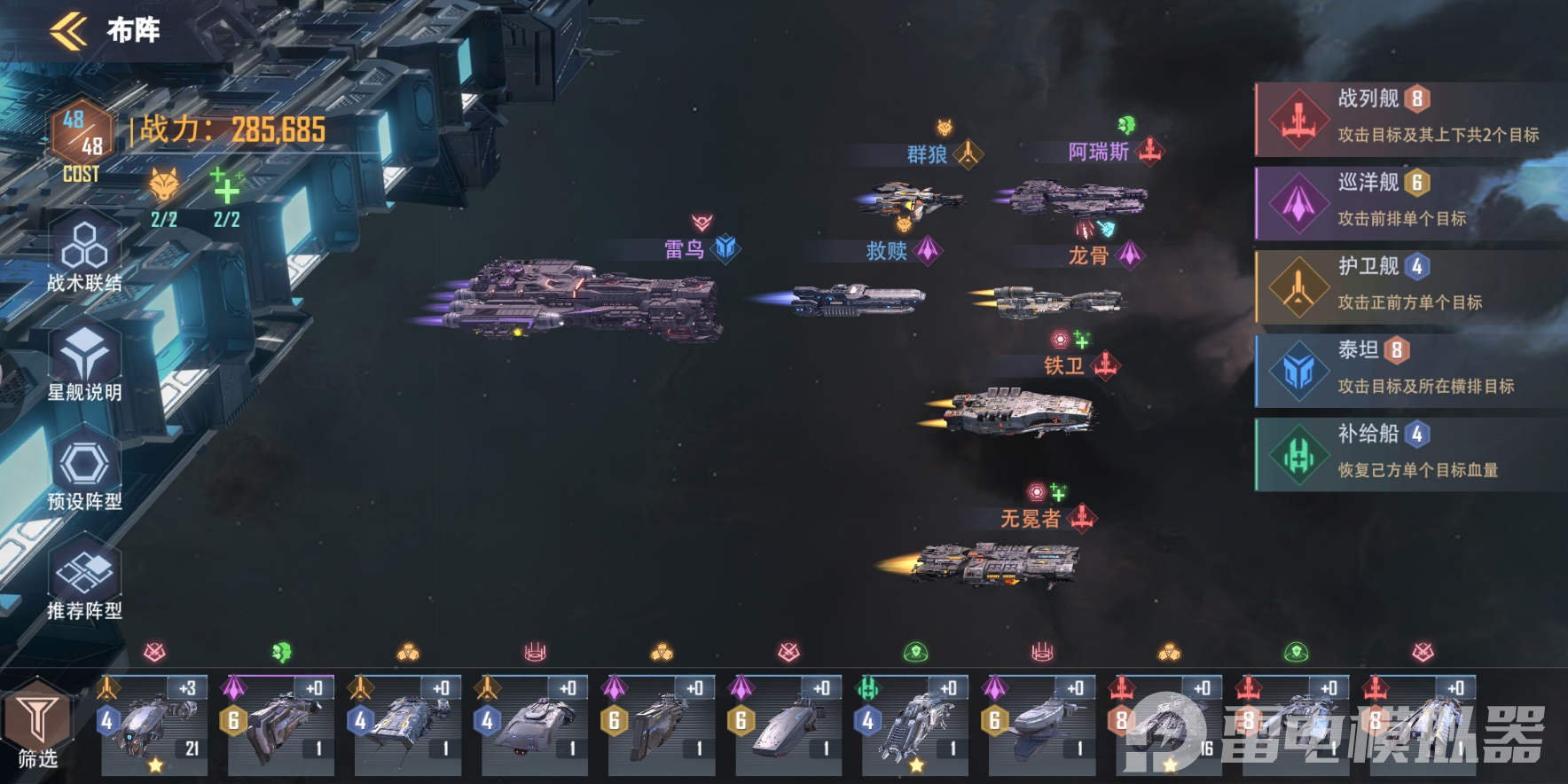Select the 补给船 supply ship class entry
The image size is (1568, 784).
(1410, 454)
